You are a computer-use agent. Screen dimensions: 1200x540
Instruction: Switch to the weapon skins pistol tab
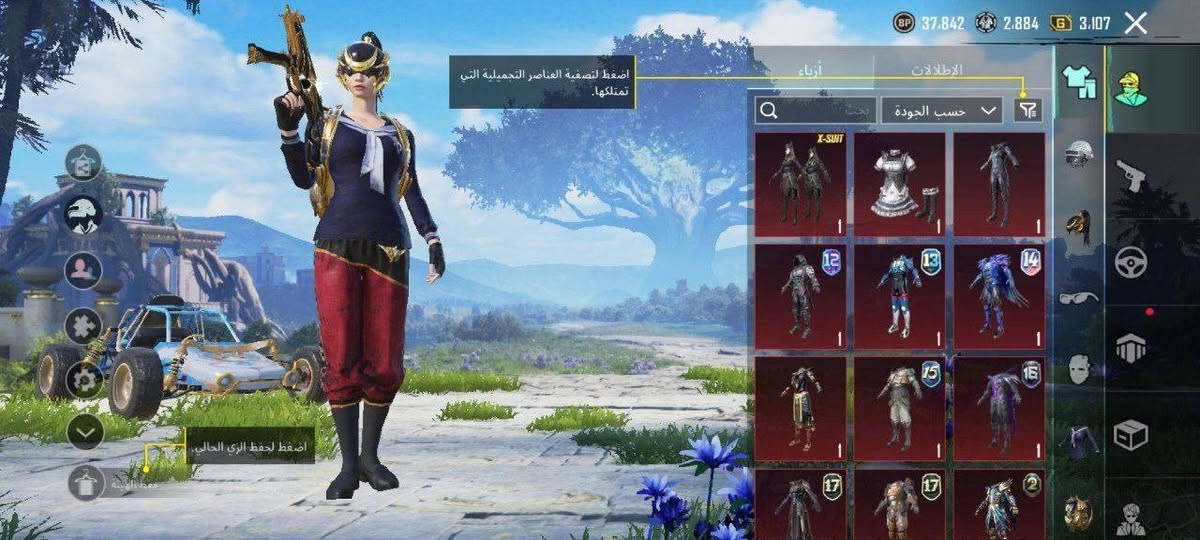click(1131, 176)
